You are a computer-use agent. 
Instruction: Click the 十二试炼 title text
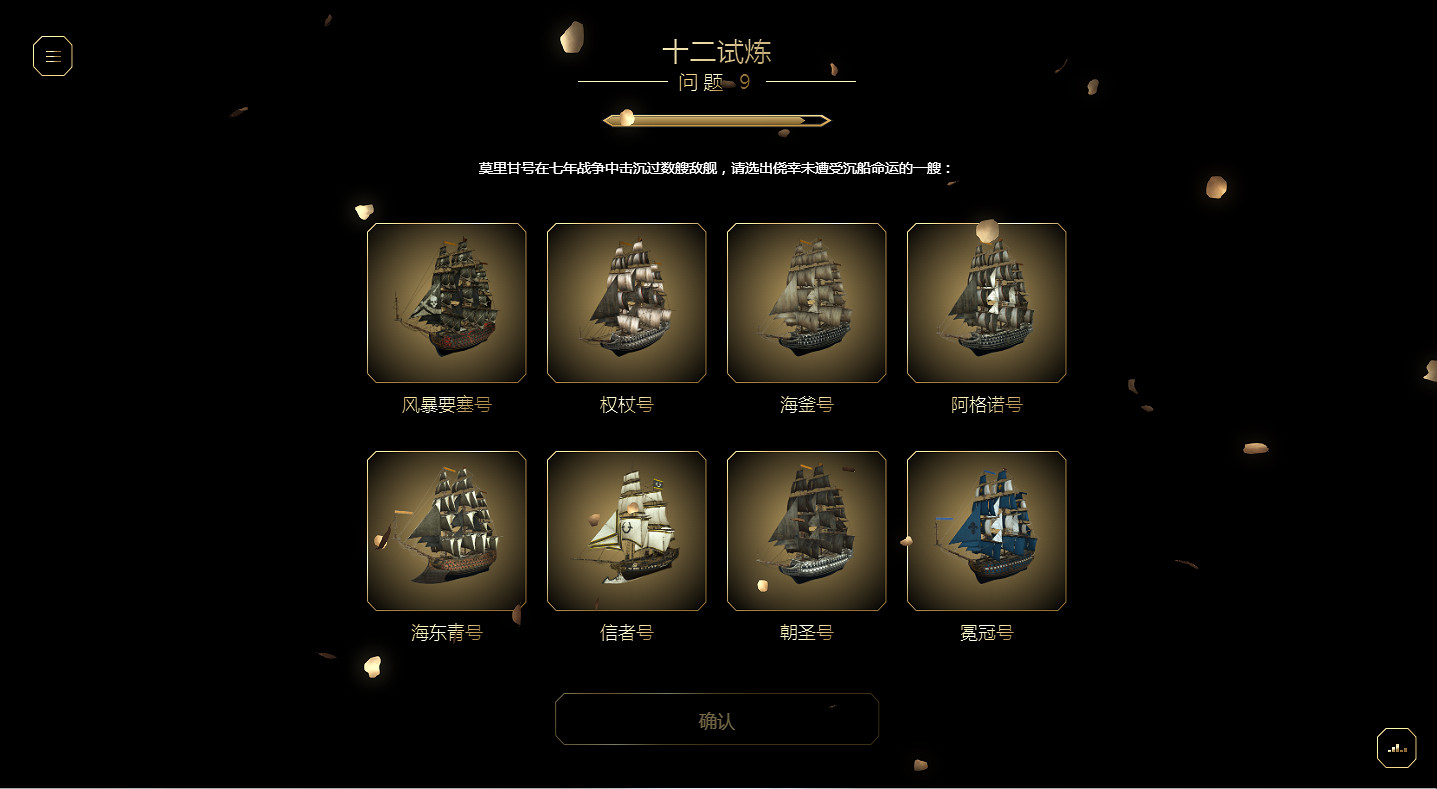point(717,51)
